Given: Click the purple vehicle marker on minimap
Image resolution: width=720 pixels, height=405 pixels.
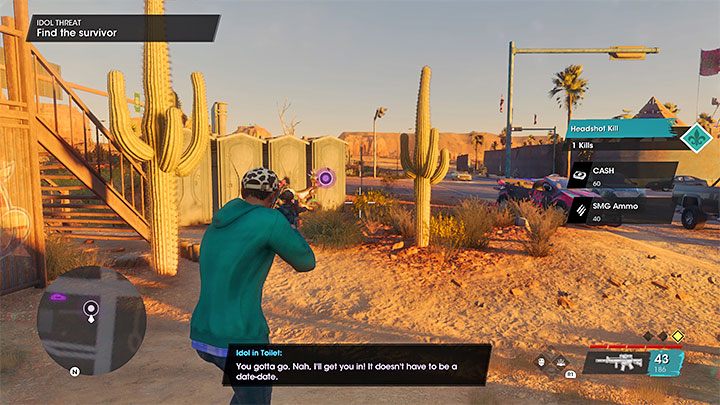Looking at the screenshot, I should (58, 297).
